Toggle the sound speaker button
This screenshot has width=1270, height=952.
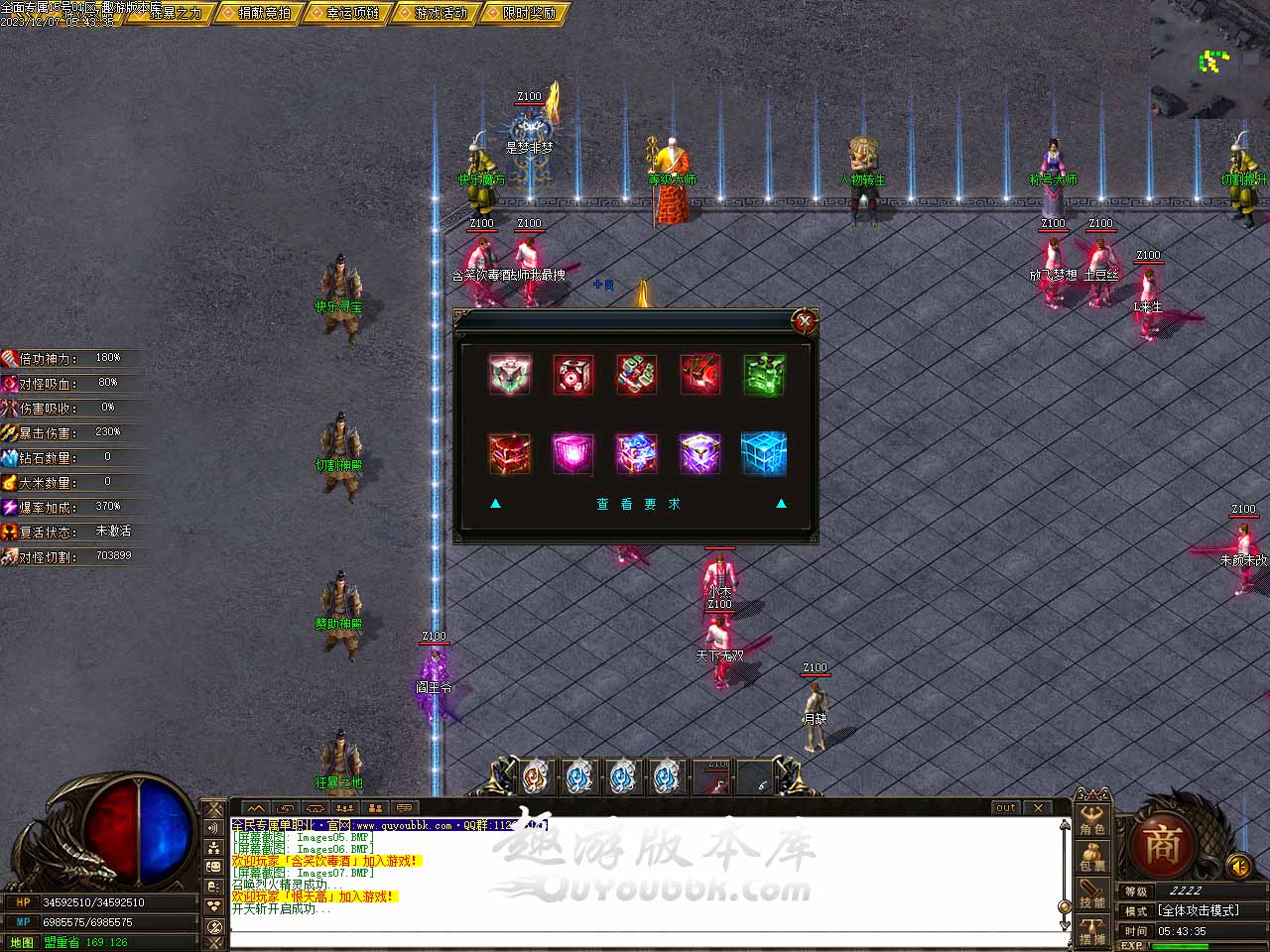point(1238,867)
